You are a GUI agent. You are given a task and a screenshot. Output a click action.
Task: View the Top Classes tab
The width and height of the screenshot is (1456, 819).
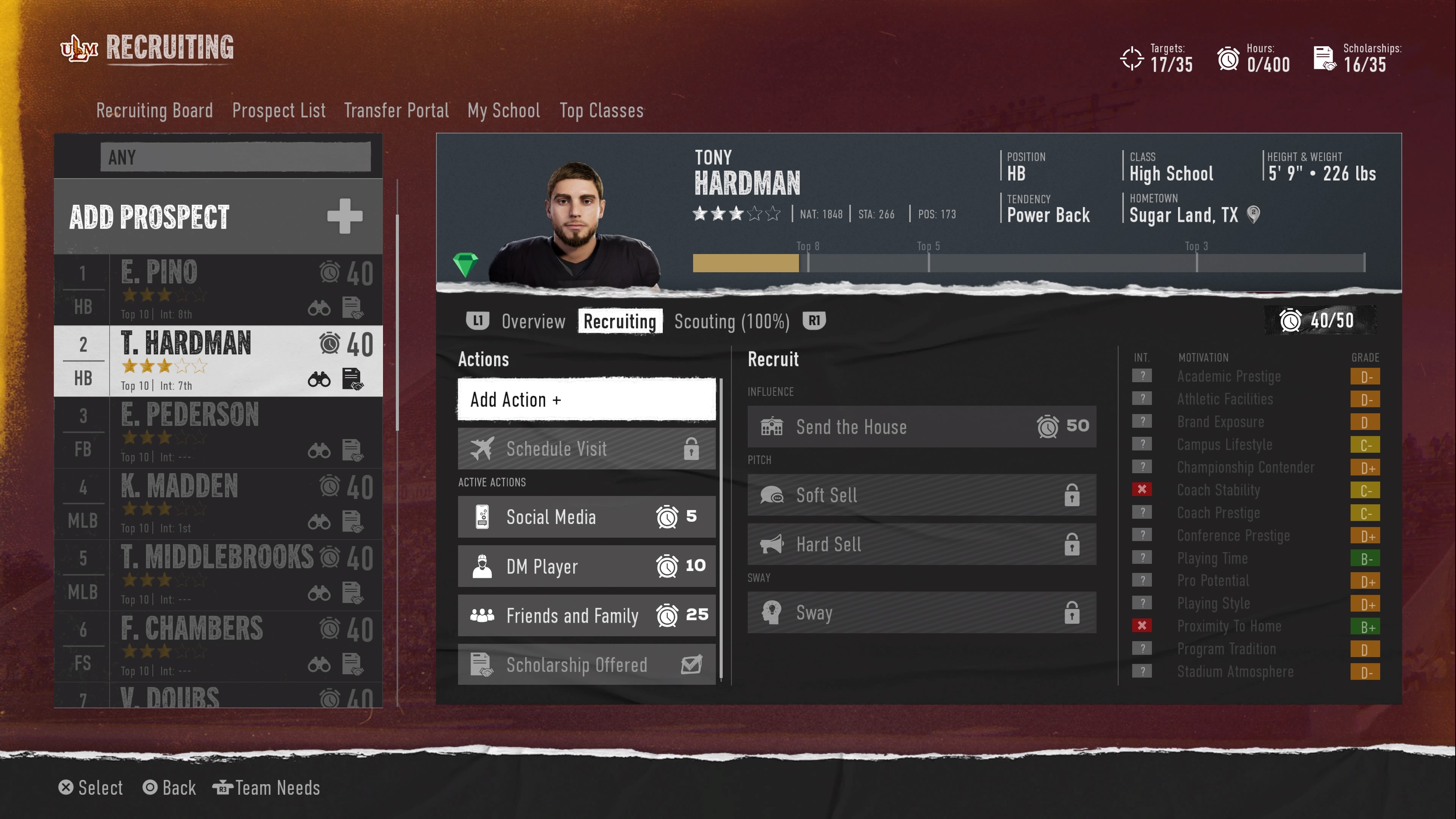601,110
